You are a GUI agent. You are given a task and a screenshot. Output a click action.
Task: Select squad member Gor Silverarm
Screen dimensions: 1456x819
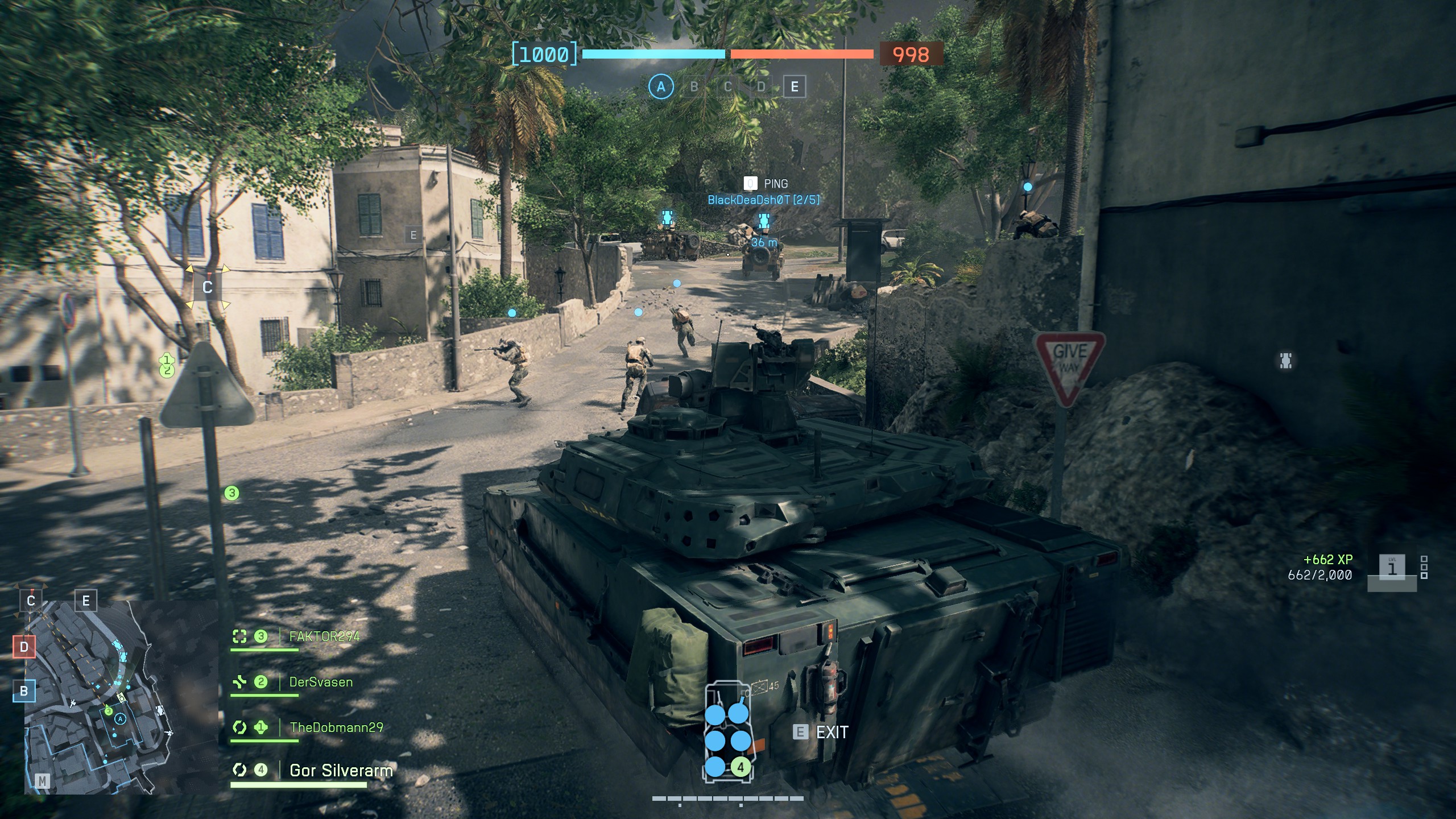point(341,771)
